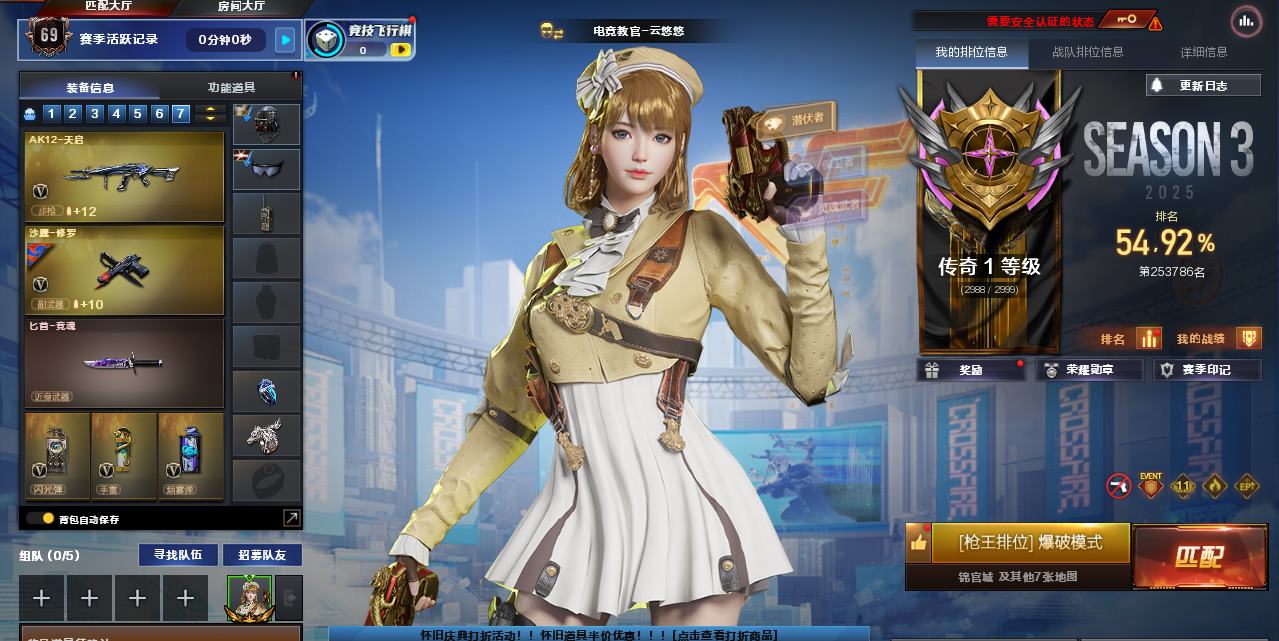Image resolution: width=1279 pixels, height=641 pixels.
Task: Open the 奖励 rewards panel
Action: coord(971,370)
